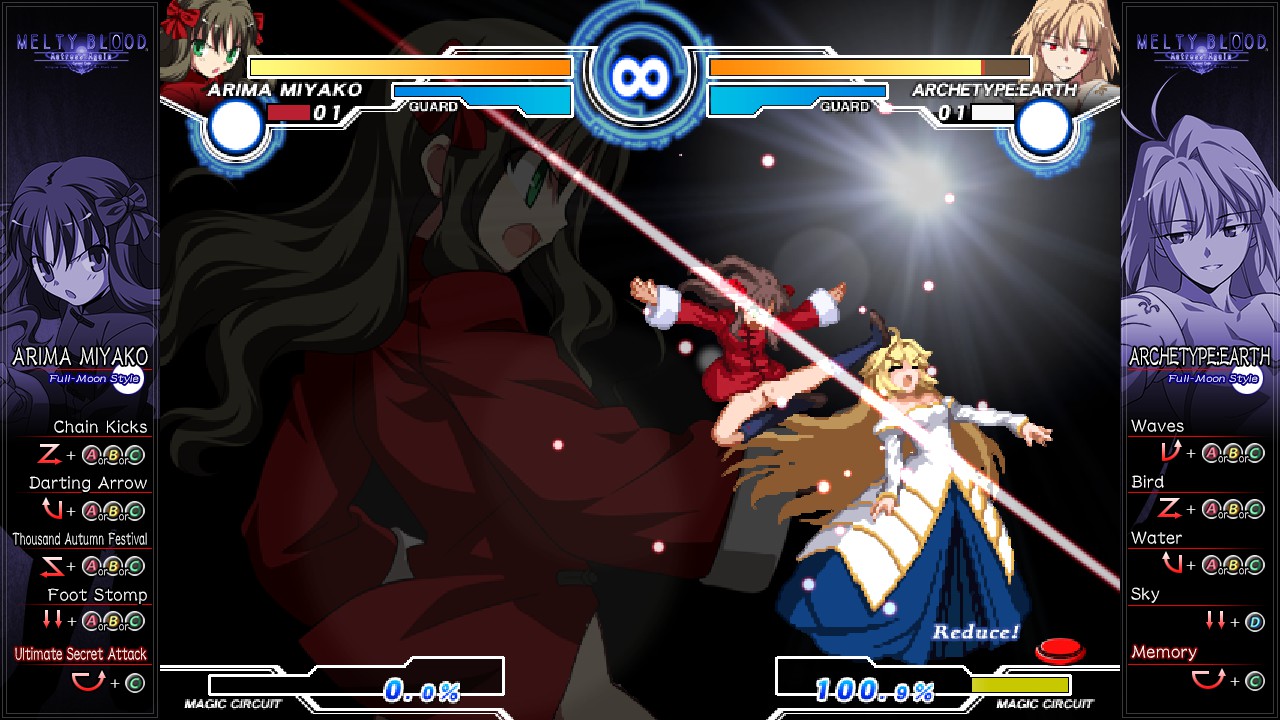Select the Z-motion arrow icon for Bird

[1168, 507]
